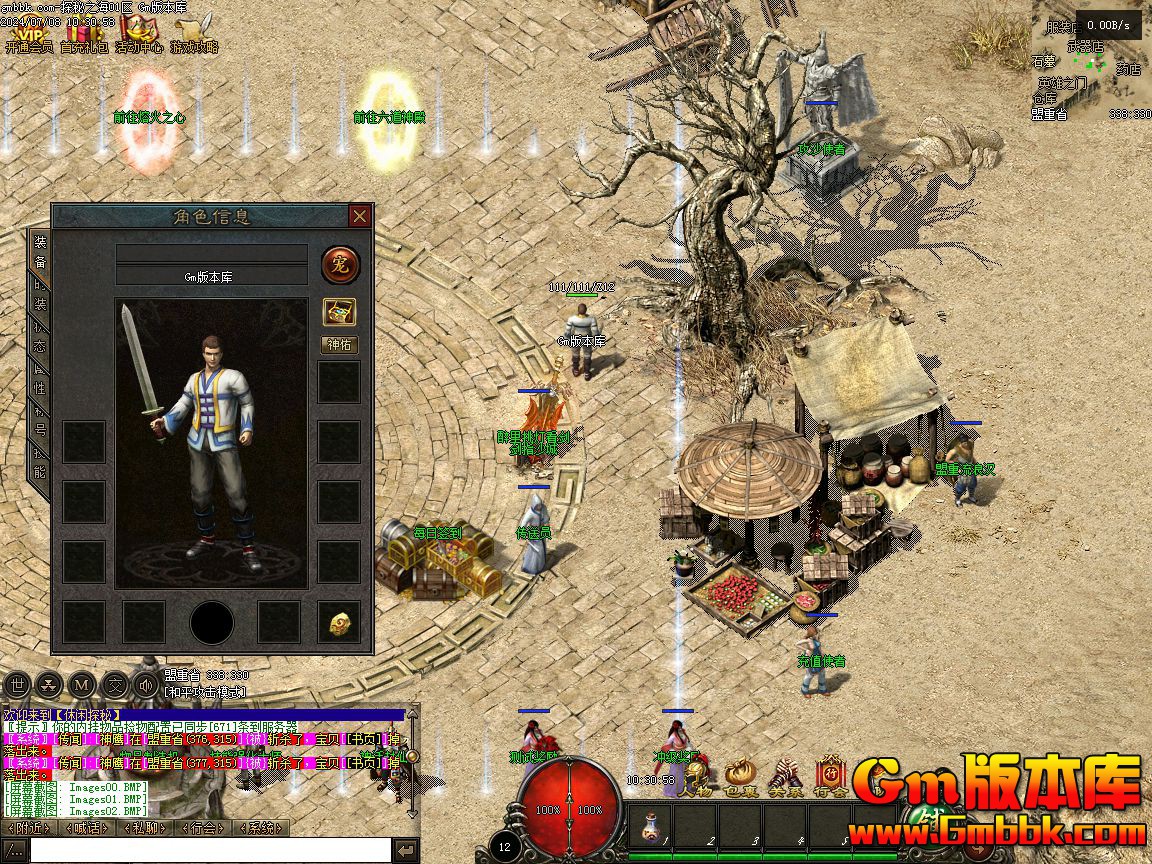Viewport: 1152px width, 864px height.
Task: Toggle the speaker sound button
Action: click(x=147, y=685)
